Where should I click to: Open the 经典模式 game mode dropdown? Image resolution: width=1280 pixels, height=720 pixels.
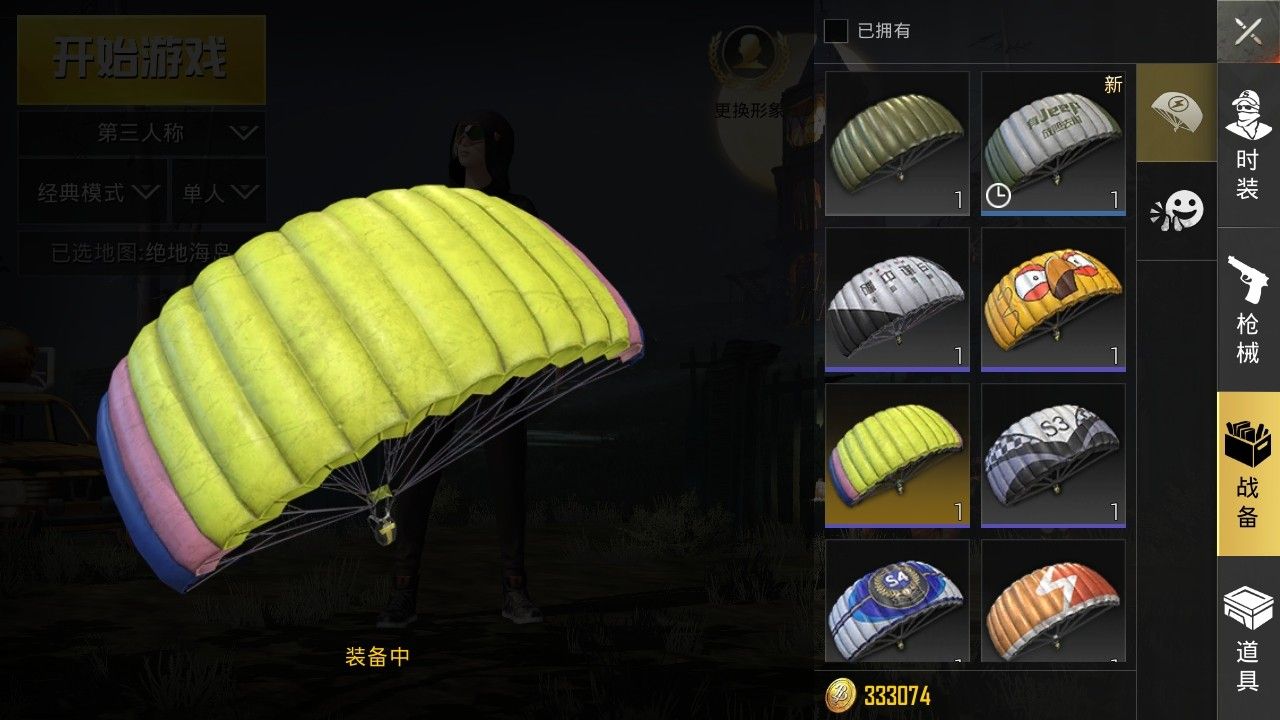pyautogui.click(x=93, y=191)
